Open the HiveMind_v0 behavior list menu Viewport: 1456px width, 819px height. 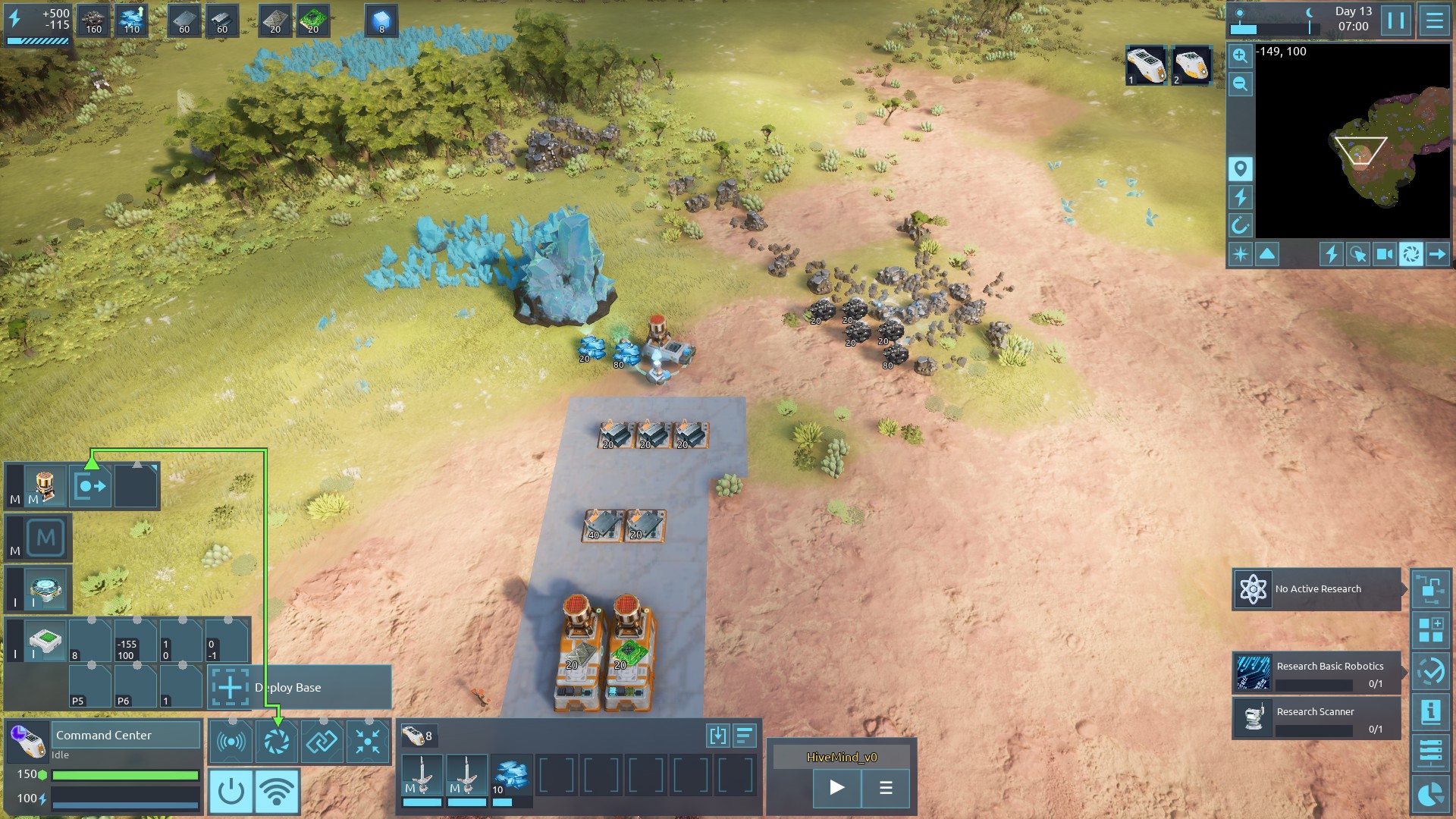(x=885, y=787)
